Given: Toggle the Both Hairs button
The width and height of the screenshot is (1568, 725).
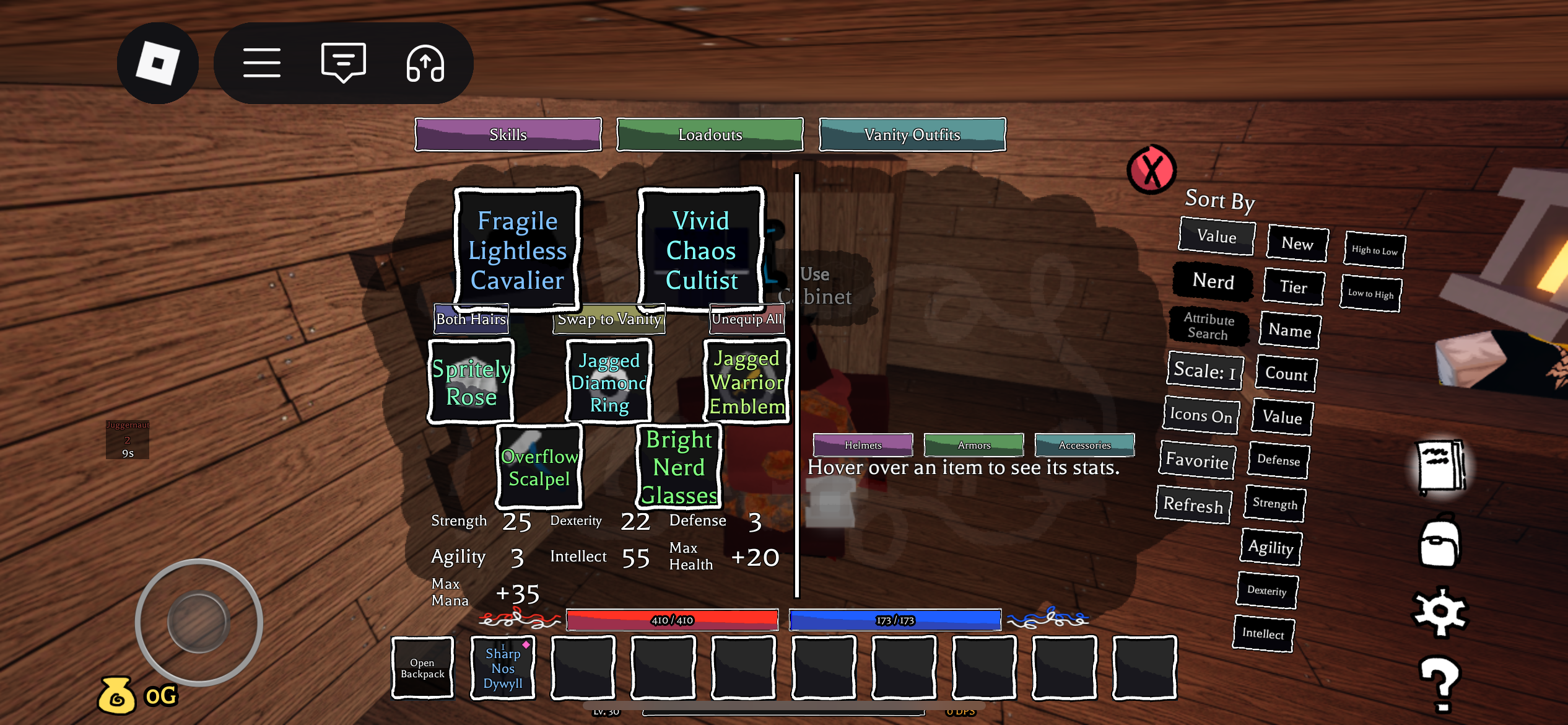Looking at the screenshot, I should (x=471, y=319).
